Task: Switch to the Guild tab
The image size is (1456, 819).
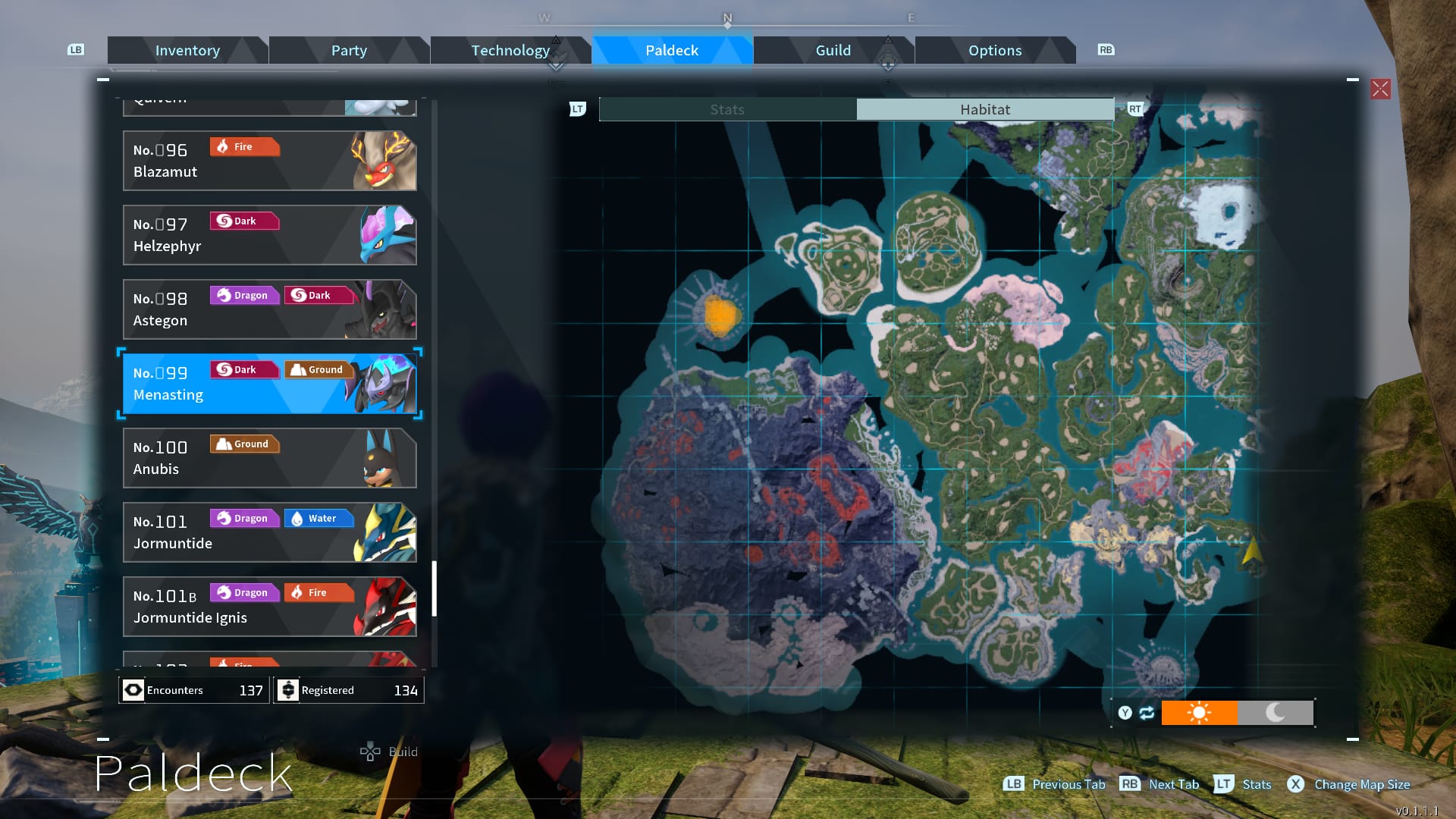Action: (833, 50)
